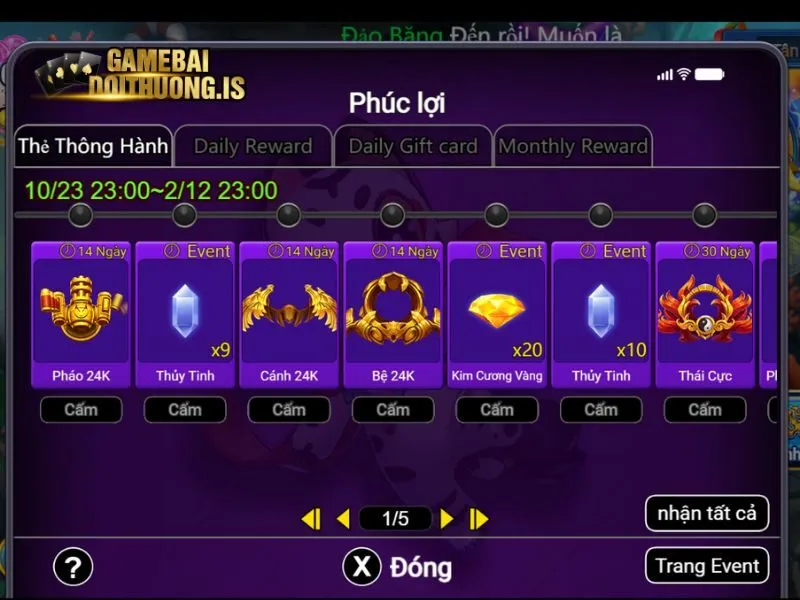Click the Cấm button under Thái Cực
Image resolution: width=800 pixels, height=600 pixels.
705,410
